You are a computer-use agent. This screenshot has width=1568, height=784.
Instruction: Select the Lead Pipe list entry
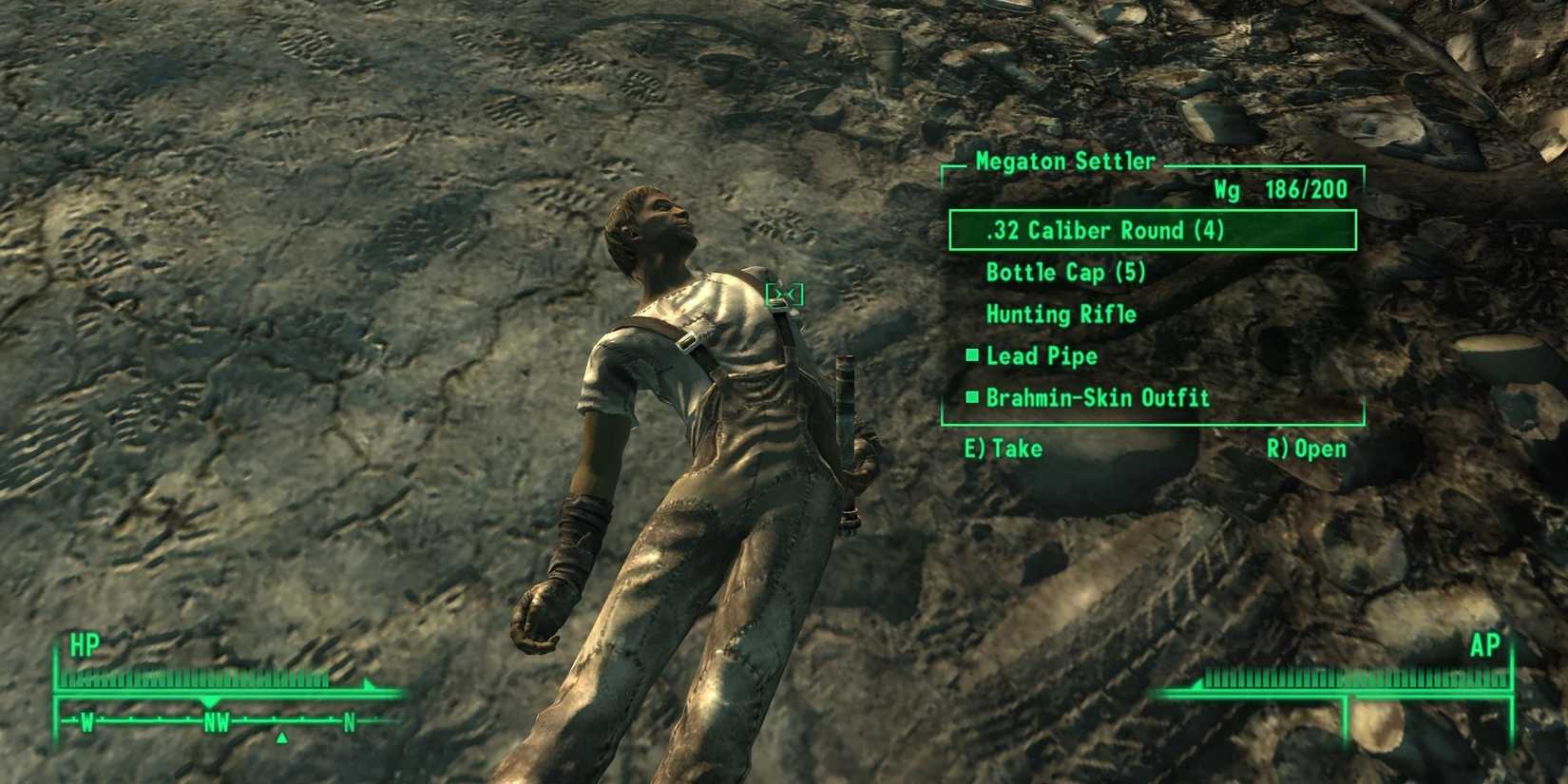point(1041,355)
